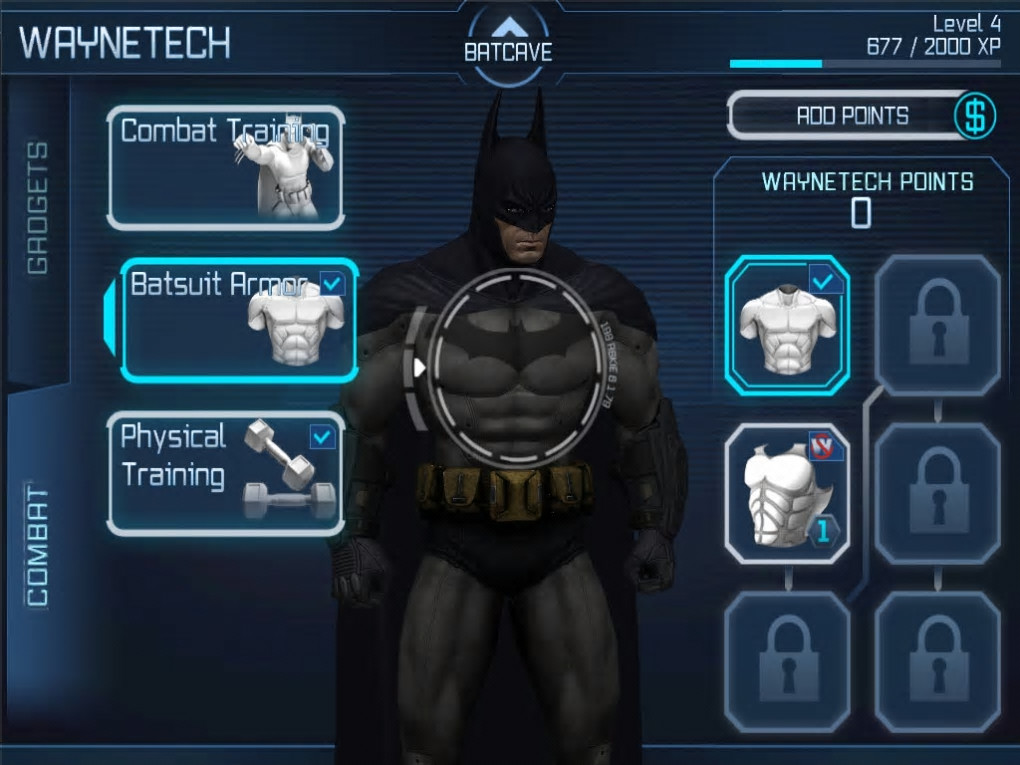Image resolution: width=1020 pixels, height=765 pixels.
Task: Select the purchased bare torso armor upgrade
Action: [x=787, y=325]
